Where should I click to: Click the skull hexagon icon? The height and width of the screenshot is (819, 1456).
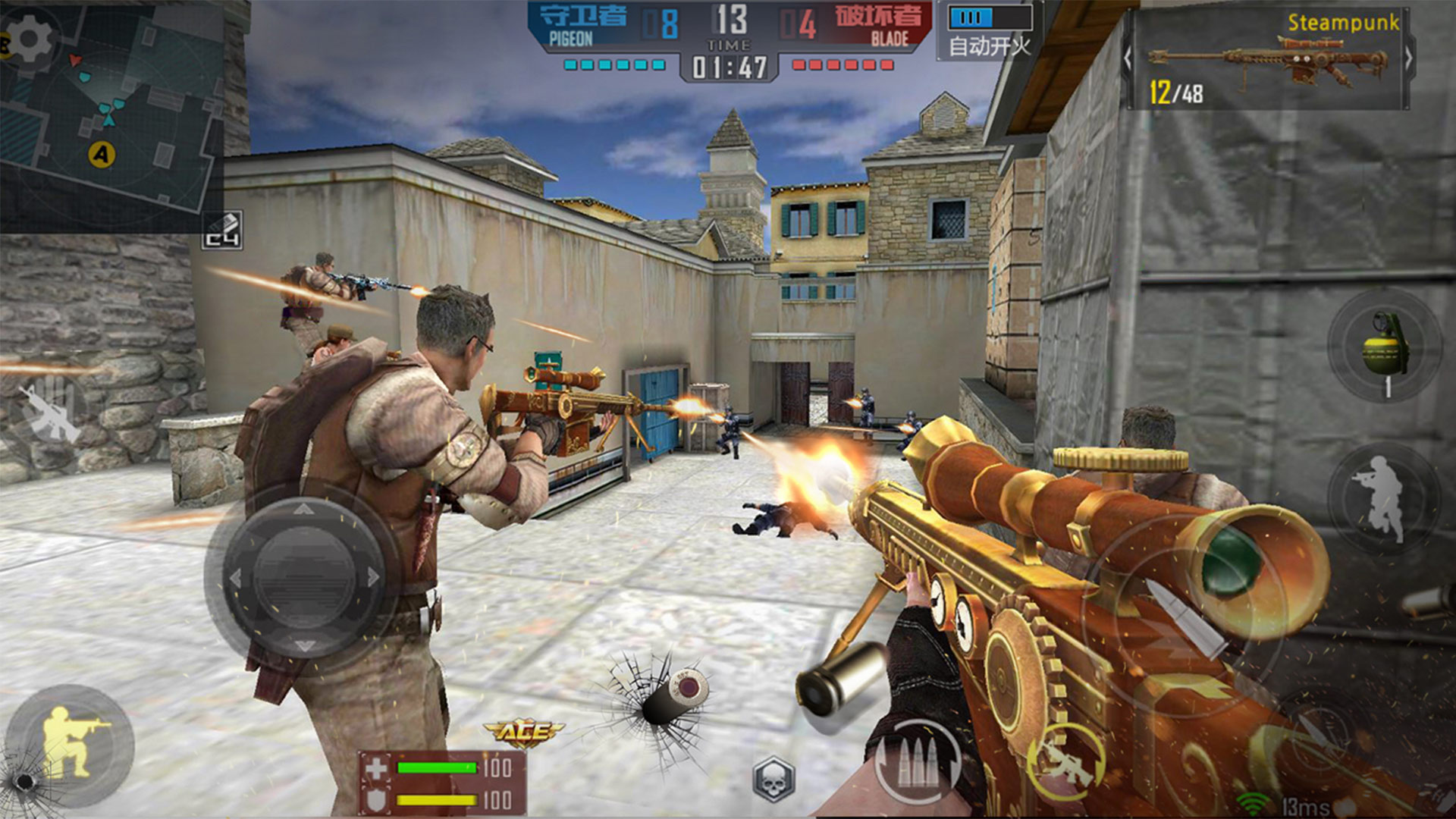click(773, 779)
